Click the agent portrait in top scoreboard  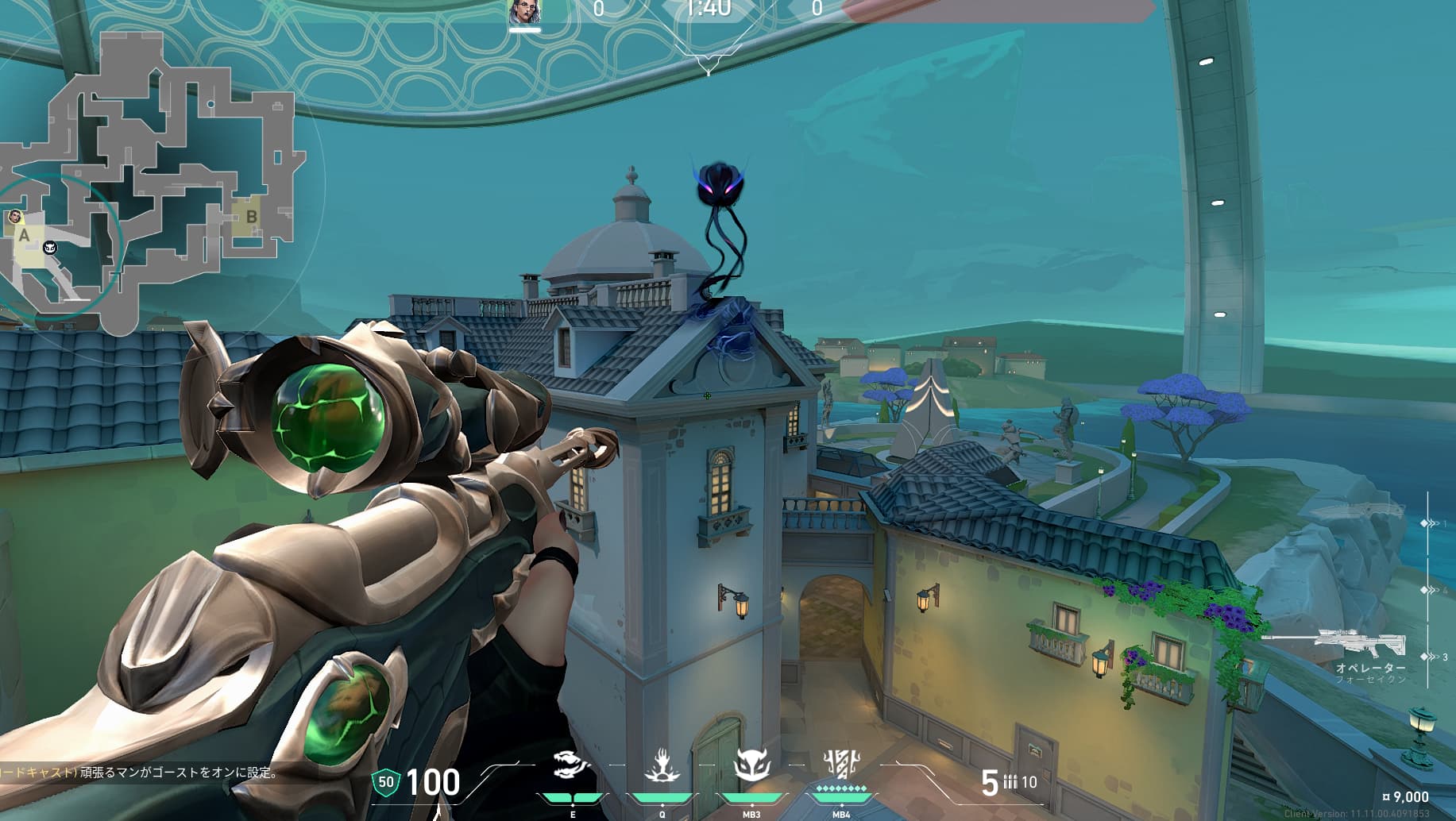pyautogui.click(x=524, y=12)
